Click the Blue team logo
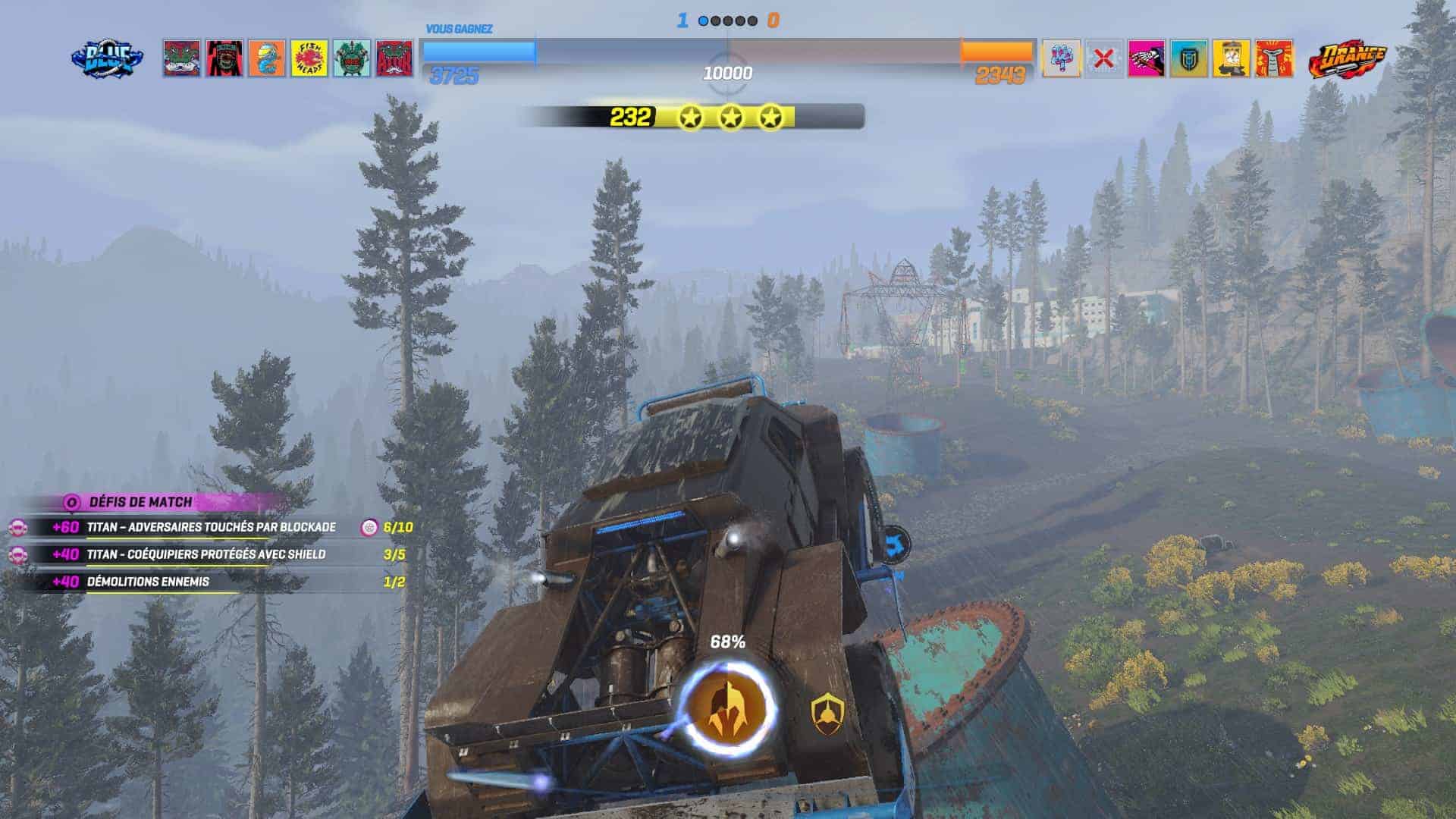Viewport: 1456px width, 819px height. tap(107, 58)
